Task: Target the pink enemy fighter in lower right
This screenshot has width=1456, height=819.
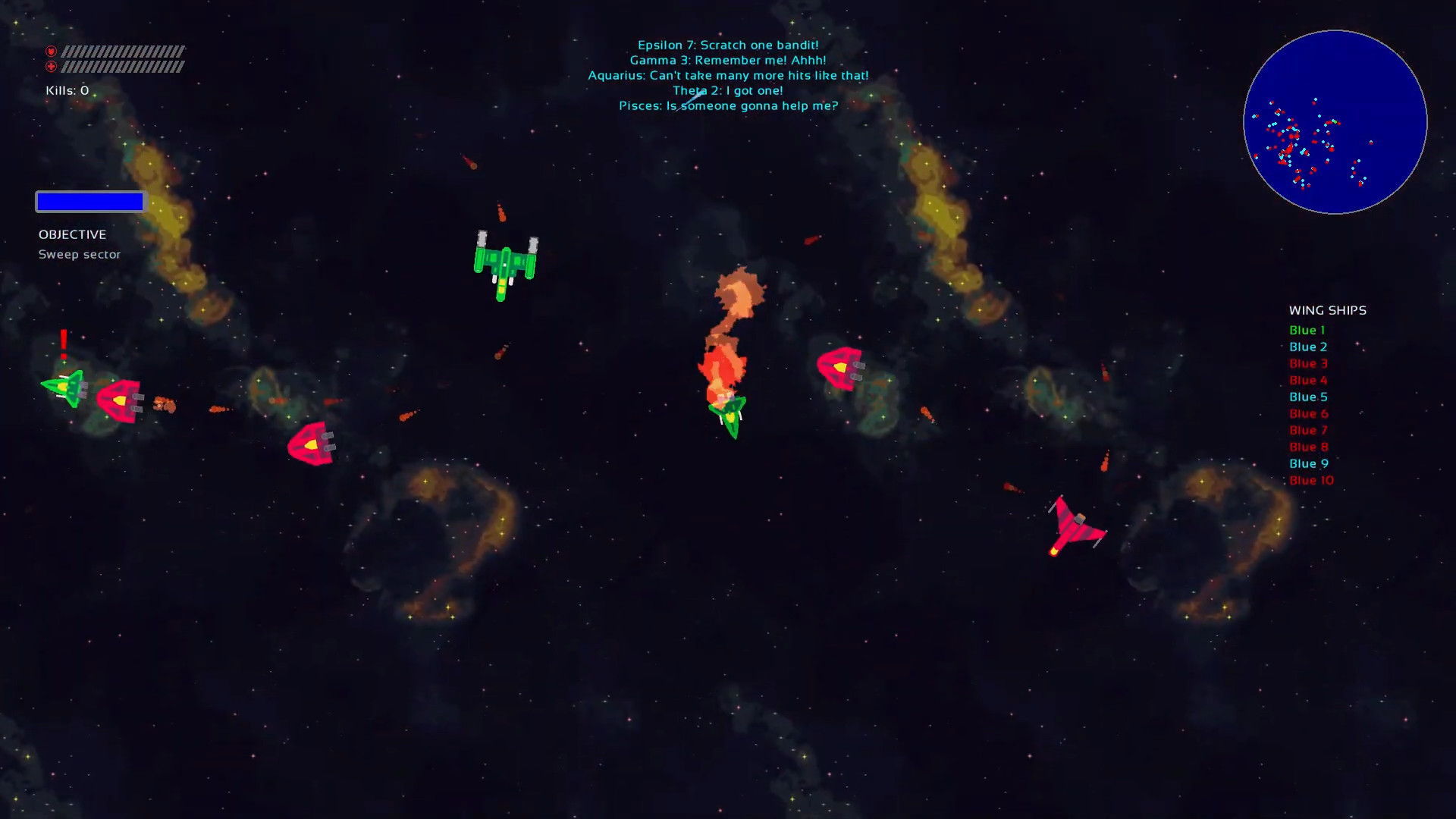Action: [1077, 523]
